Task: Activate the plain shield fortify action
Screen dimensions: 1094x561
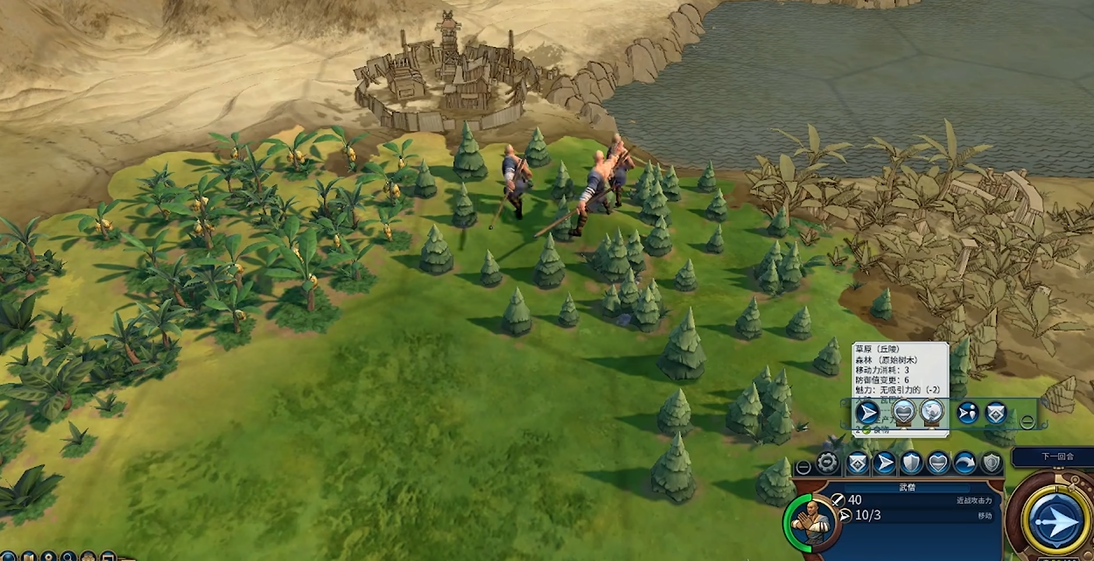Action: pos(911,463)
